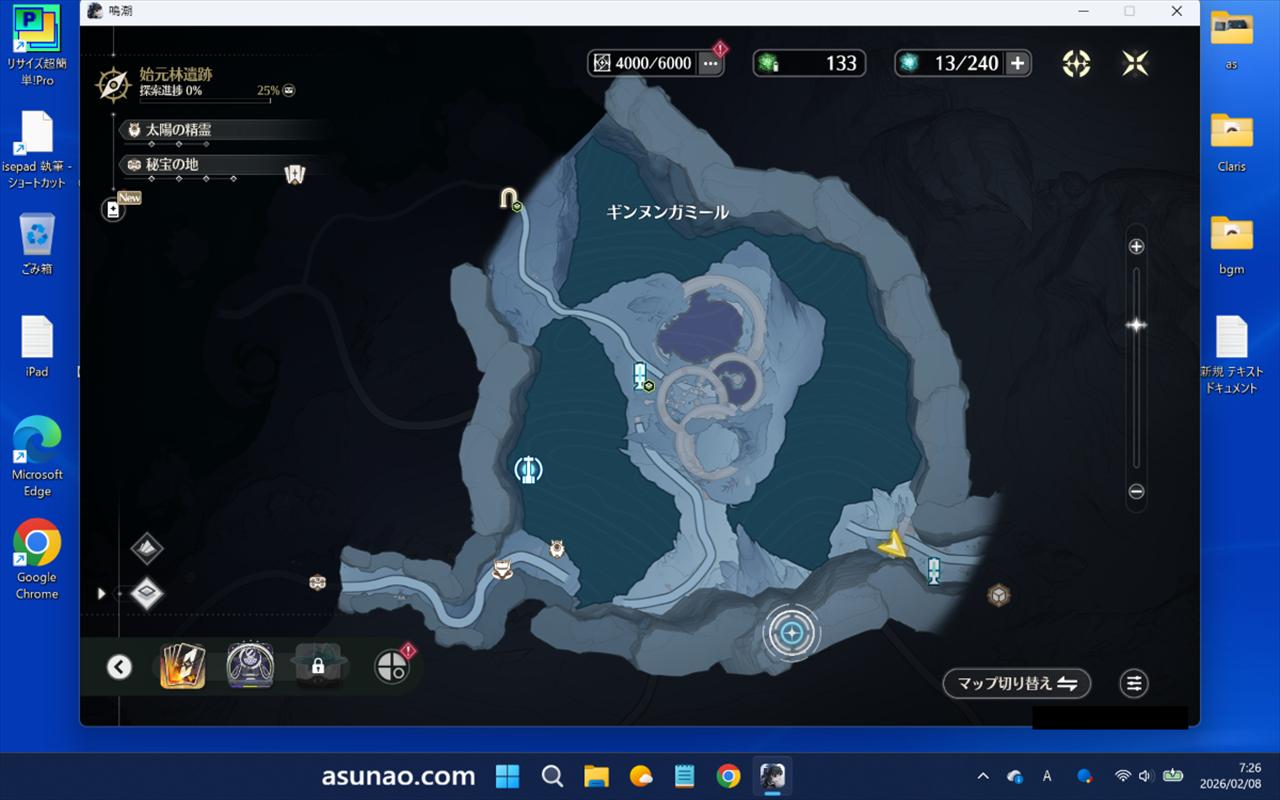Select the locked toolbar item

[317, 665]
